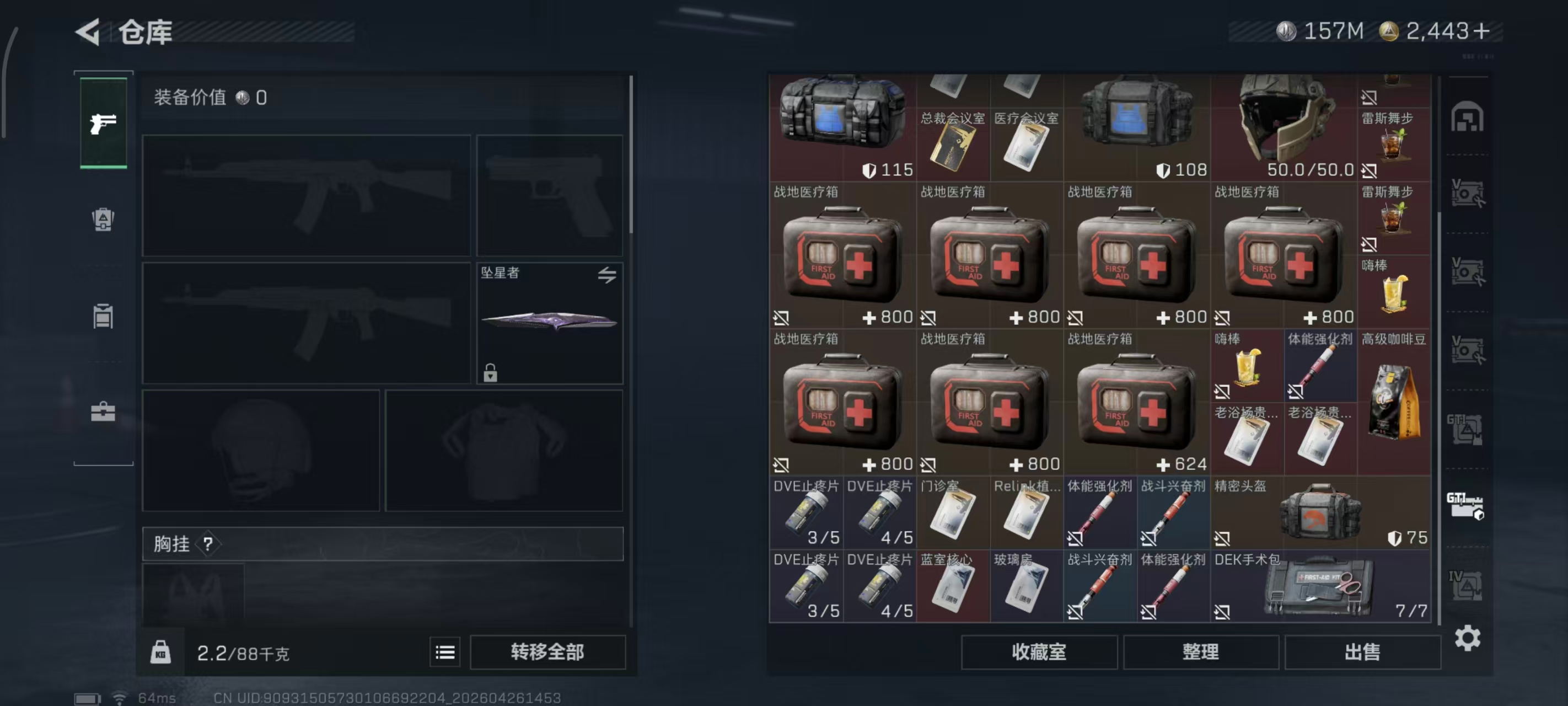
Task: Open the briefcase equipment icon at bottom left sidebar
Action: [x=103, y=412]
